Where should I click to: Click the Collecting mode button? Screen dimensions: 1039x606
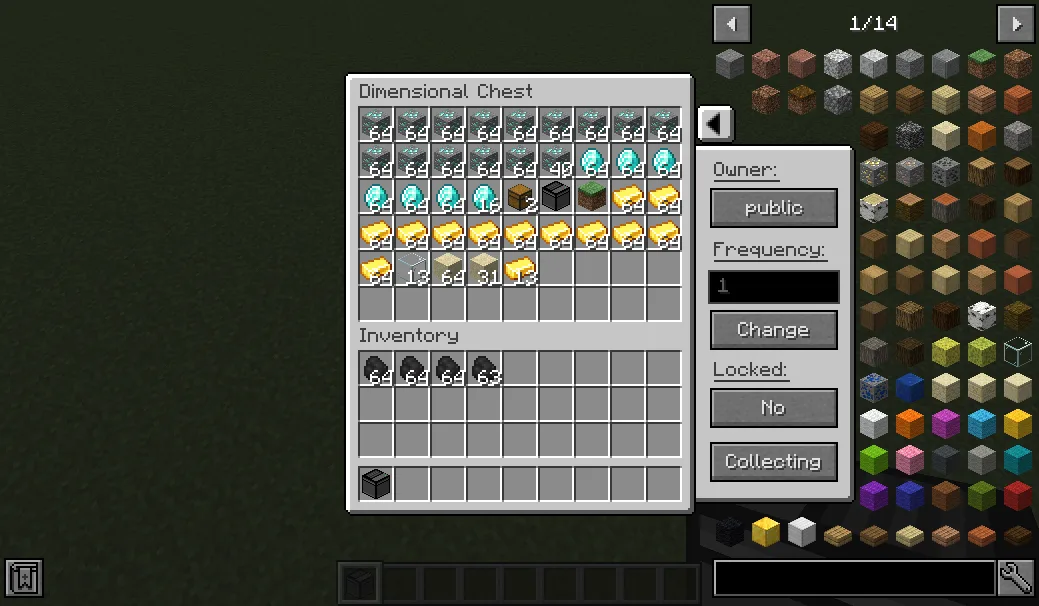click(x=773, y=462)
